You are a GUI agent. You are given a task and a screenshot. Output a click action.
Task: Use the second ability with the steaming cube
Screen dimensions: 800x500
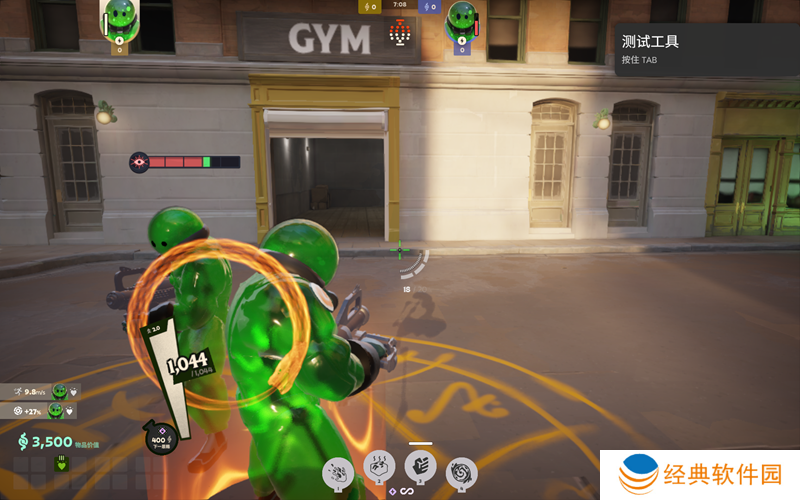click(379, 467)
